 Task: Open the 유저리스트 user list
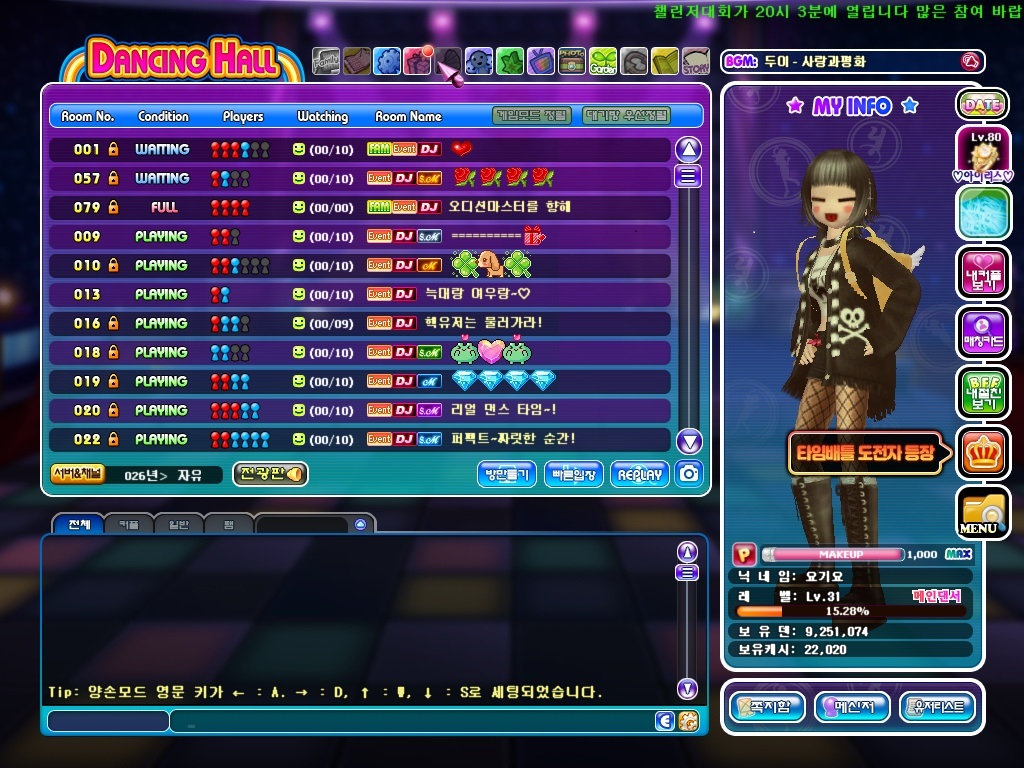click(x=937, y=707)
